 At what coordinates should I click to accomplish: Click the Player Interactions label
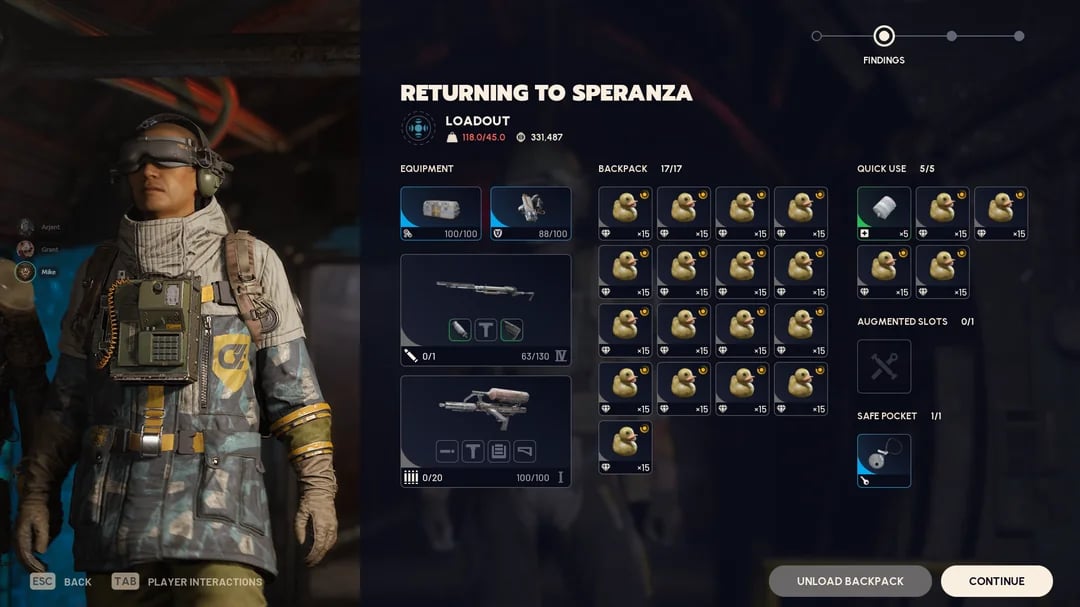(x=204, y=582)
